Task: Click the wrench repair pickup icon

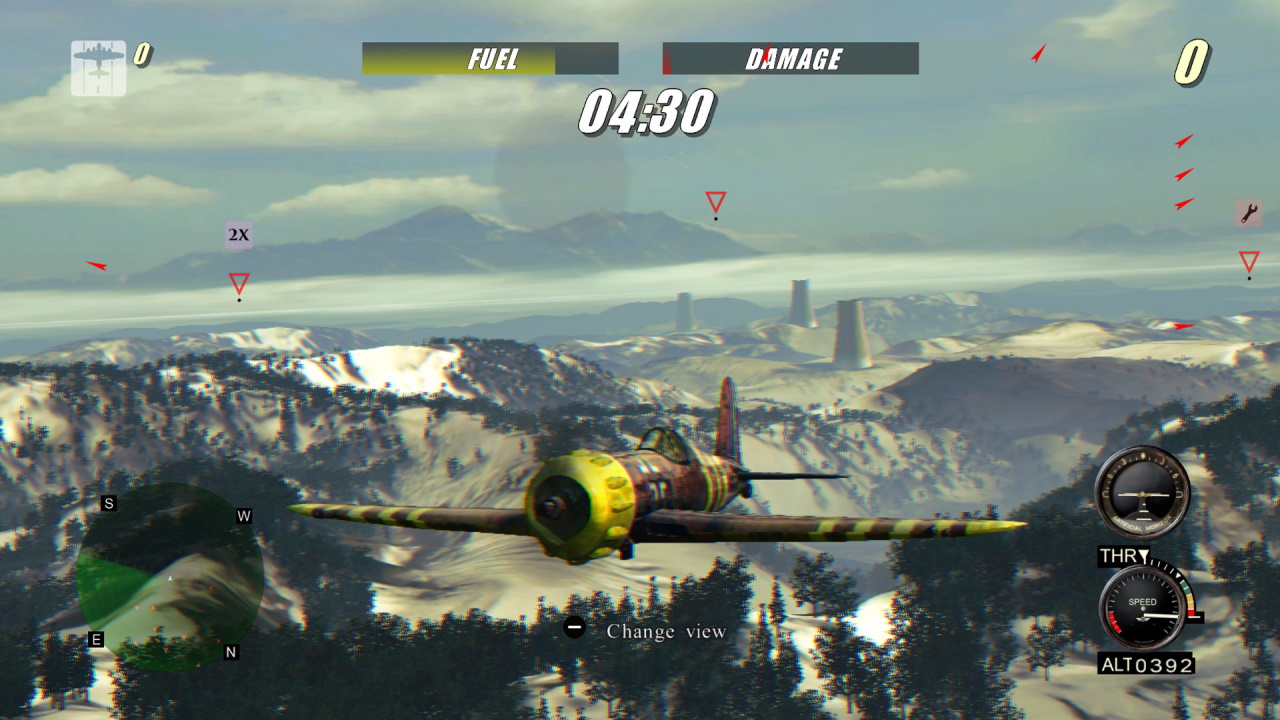Action: click(1248, 213)
